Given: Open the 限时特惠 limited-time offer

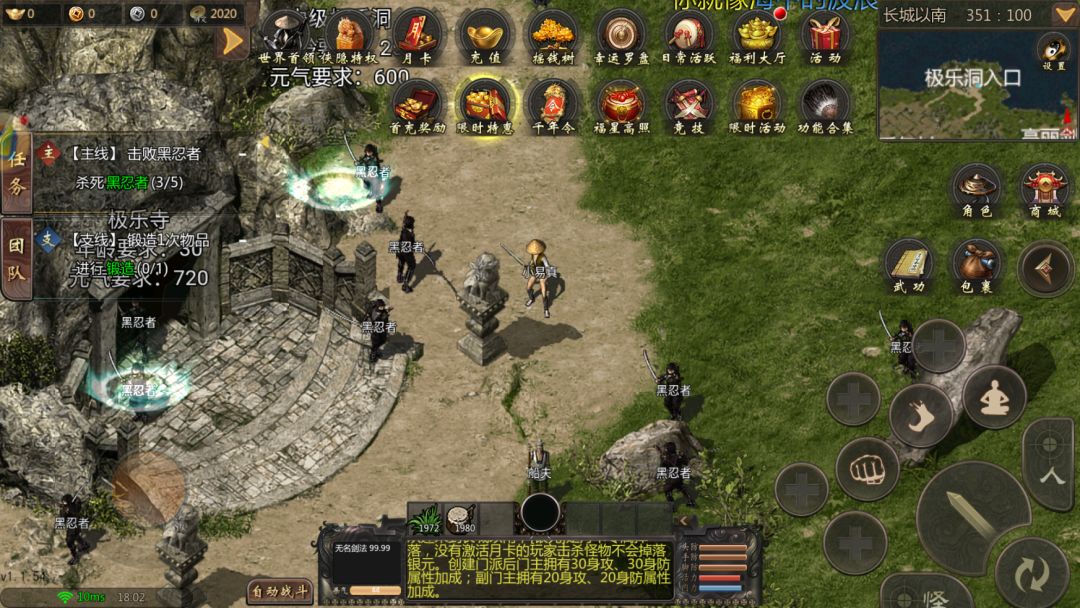Looking at the screenshot, I should [x=485, y=104].
